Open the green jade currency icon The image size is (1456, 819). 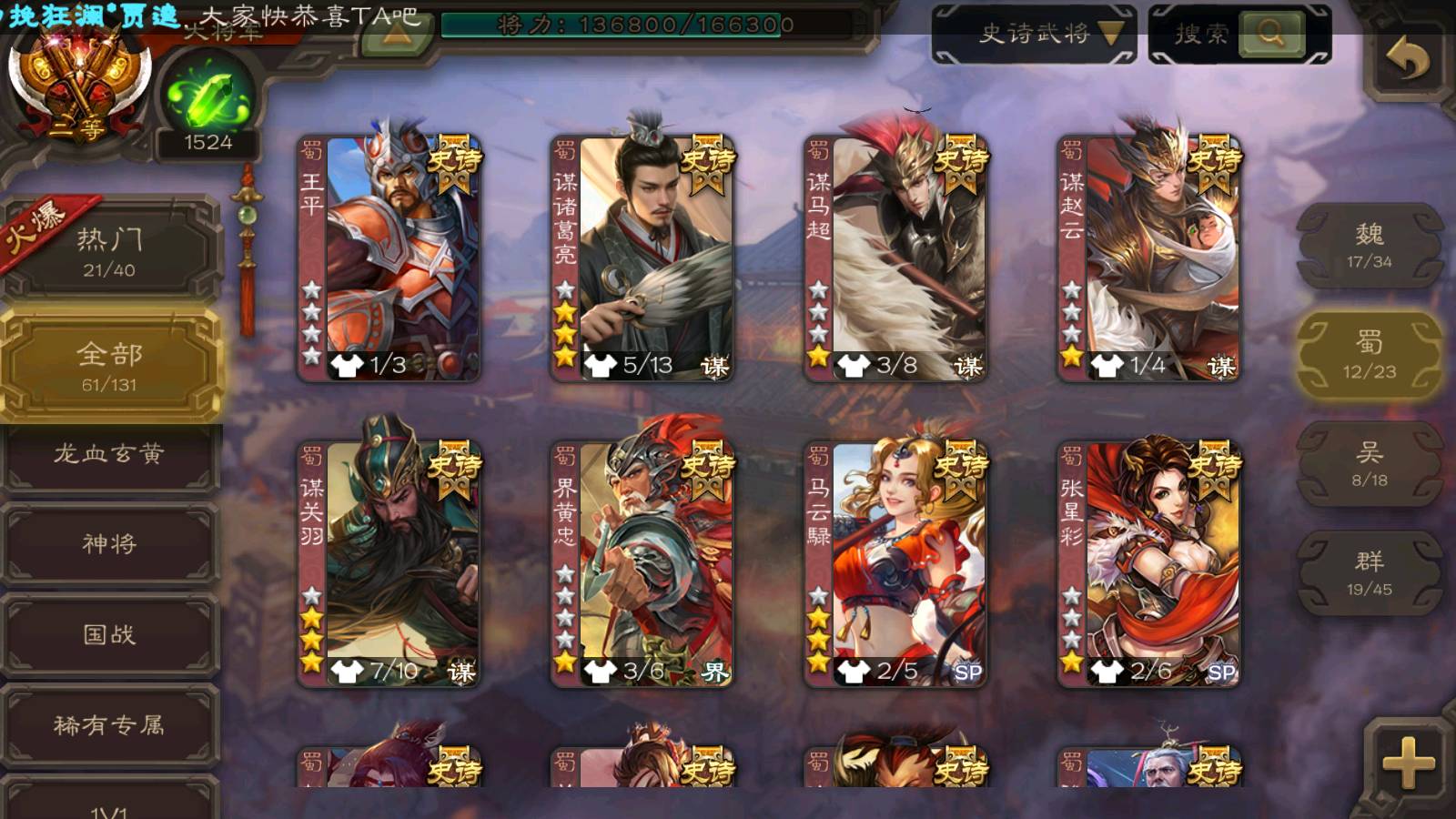(x=208, y=100)
